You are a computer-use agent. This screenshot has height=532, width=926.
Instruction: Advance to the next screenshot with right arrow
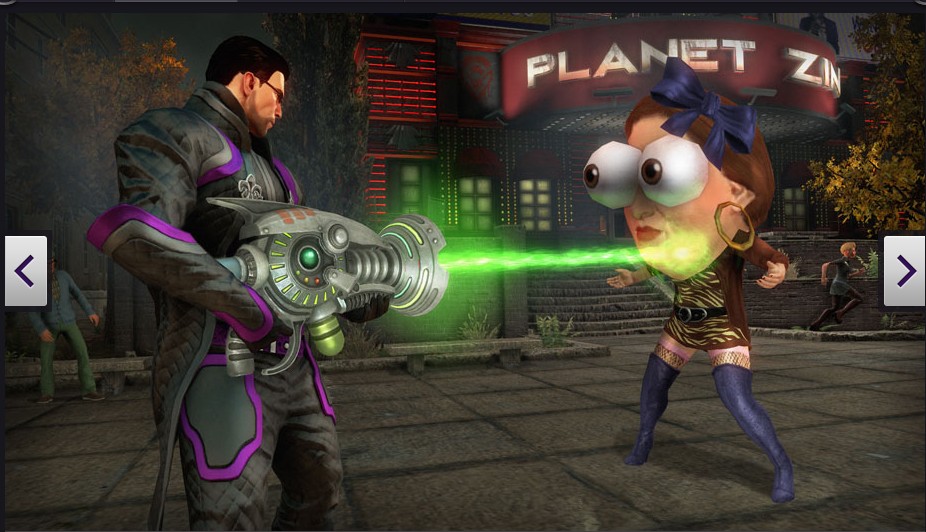coord(904,270)
